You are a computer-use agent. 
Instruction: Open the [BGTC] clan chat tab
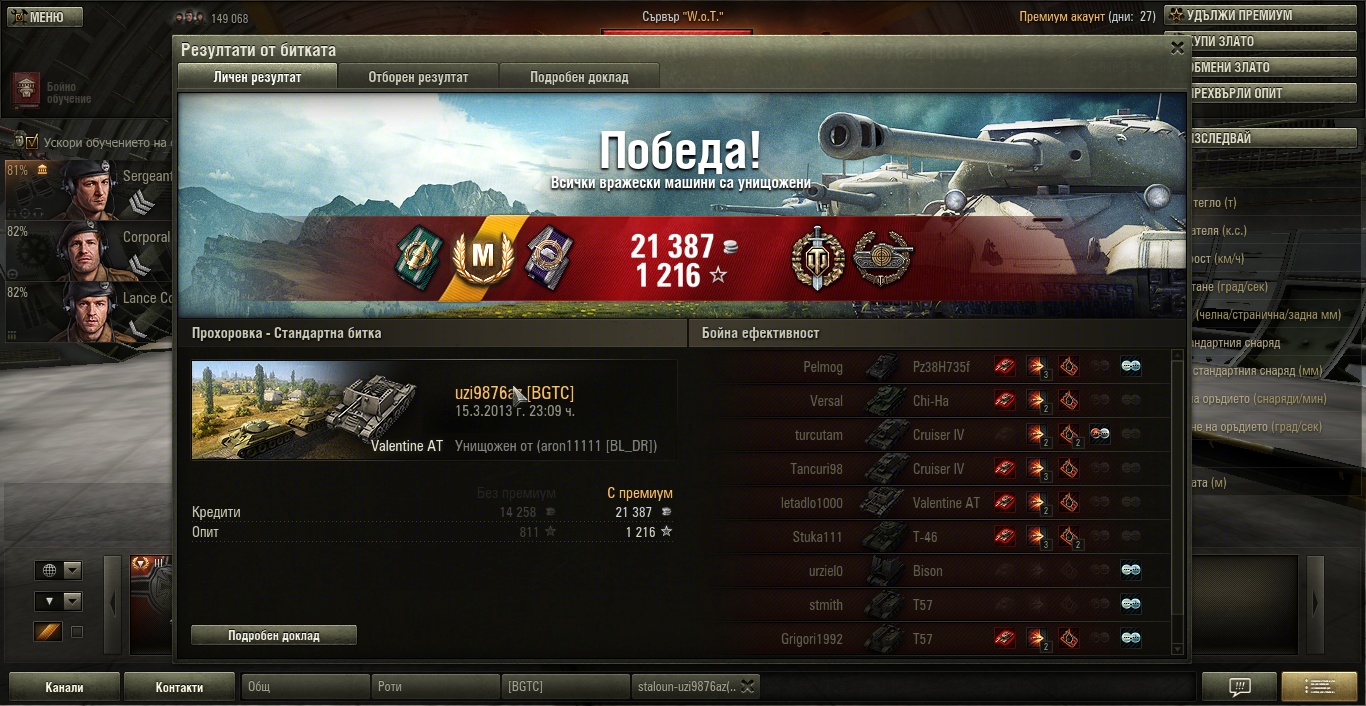click(x=564, y=687)
